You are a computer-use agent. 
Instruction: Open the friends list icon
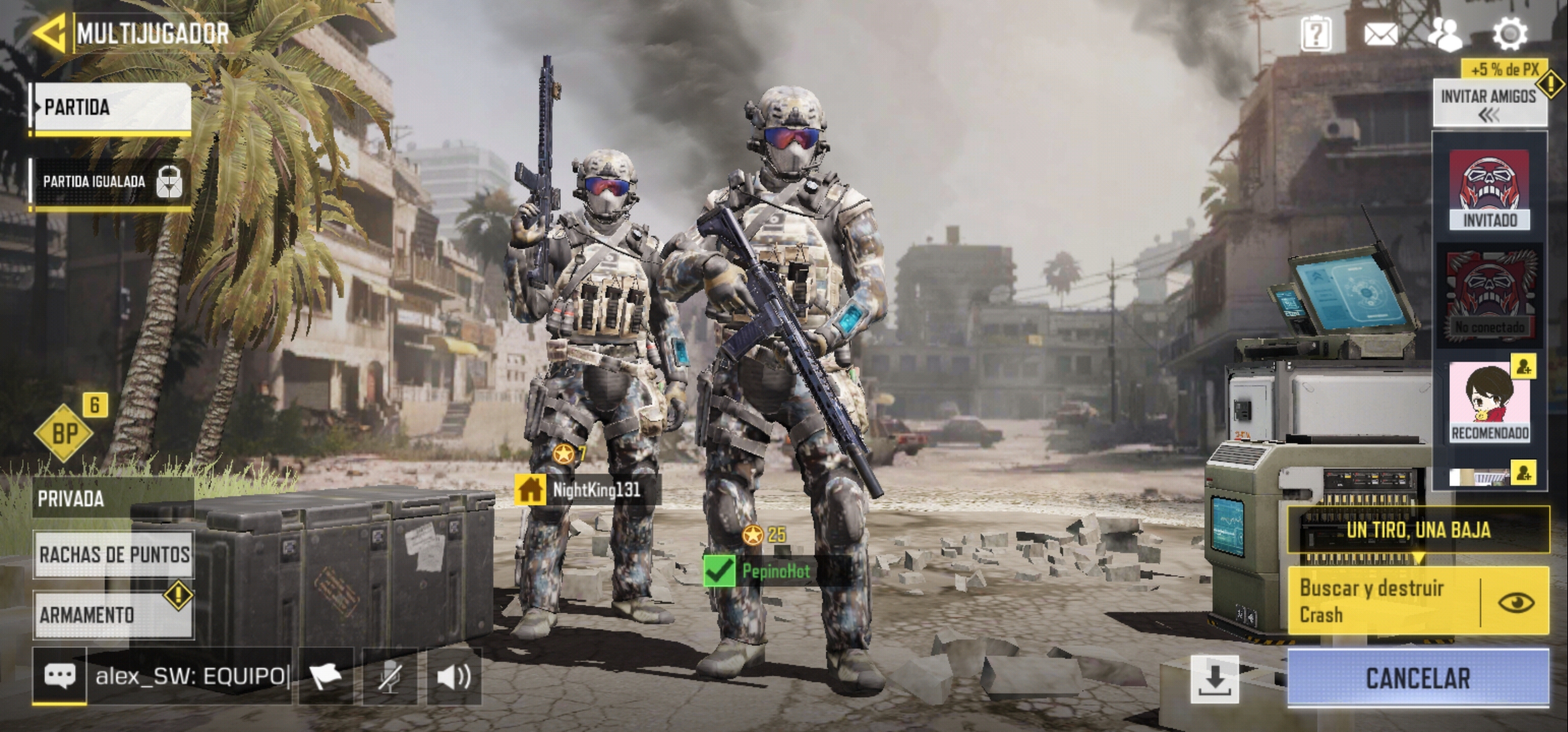(1445, 34)
